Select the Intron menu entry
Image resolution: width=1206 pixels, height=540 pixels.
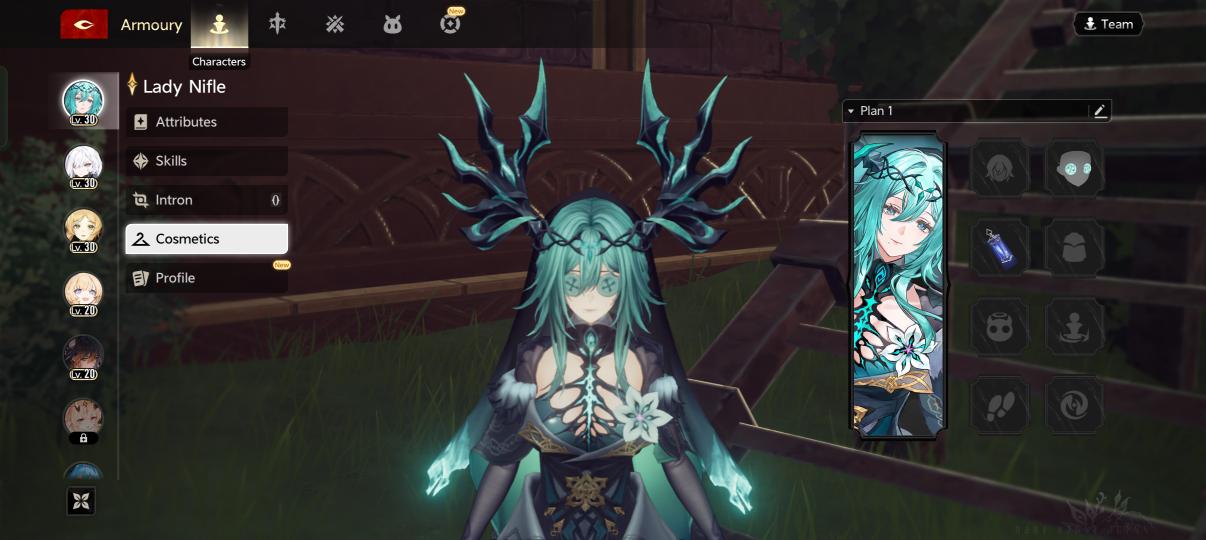(x=206, y=200)
